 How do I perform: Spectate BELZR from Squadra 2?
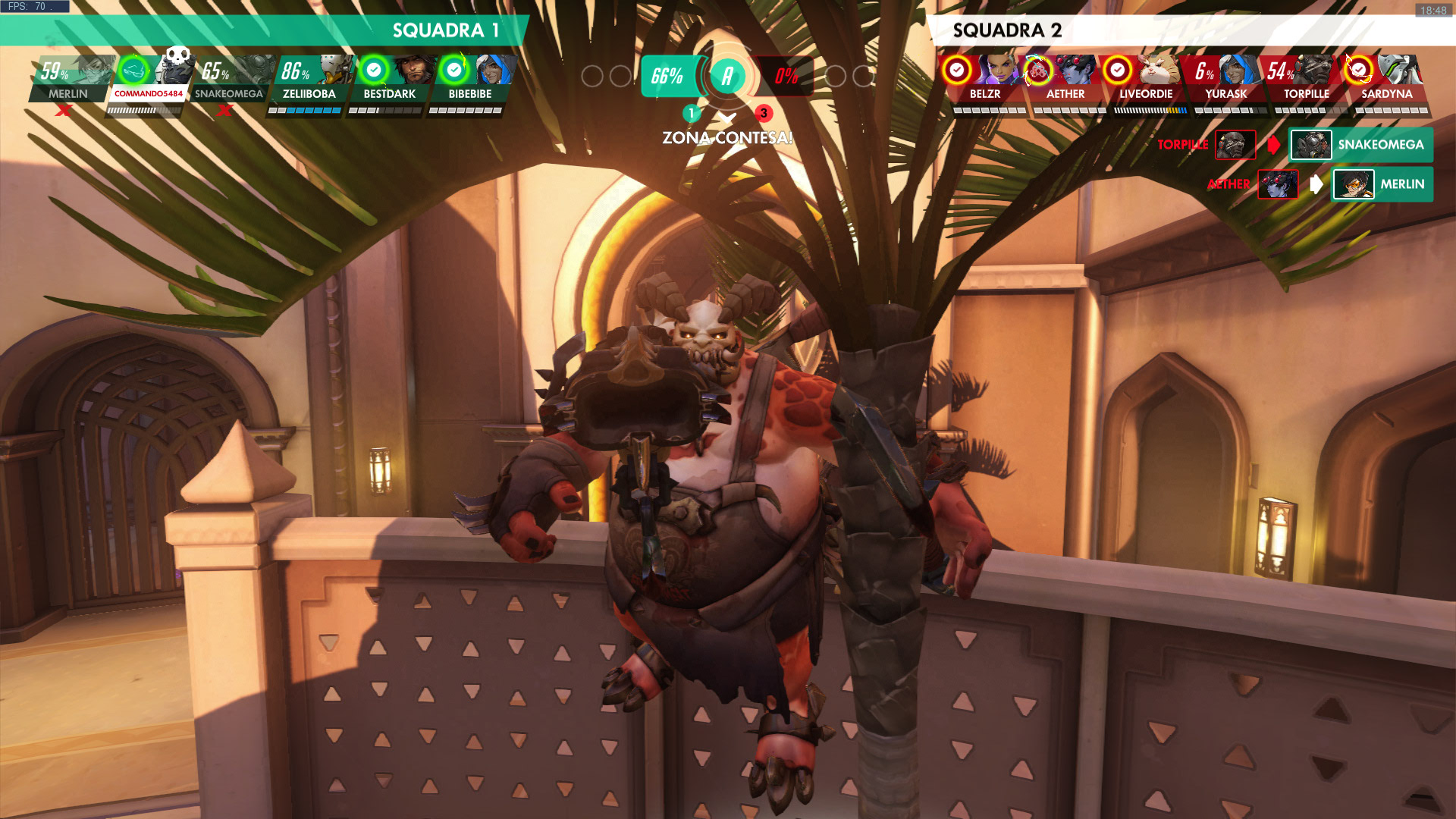coord(984,78)
